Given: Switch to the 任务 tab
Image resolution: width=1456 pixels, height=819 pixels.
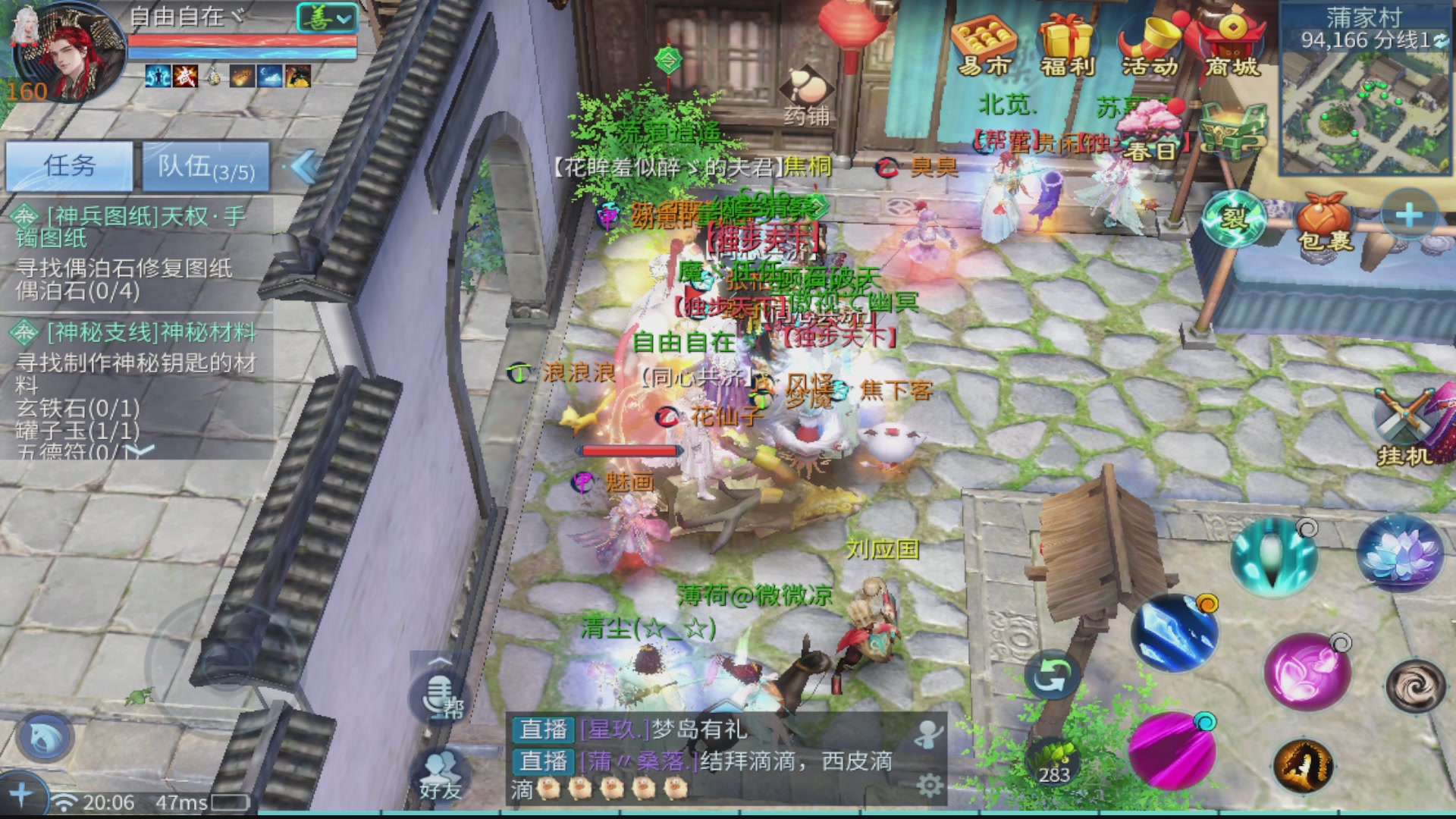Looking at the screenshot, I should pyautogui.click(x=71, y=166).
